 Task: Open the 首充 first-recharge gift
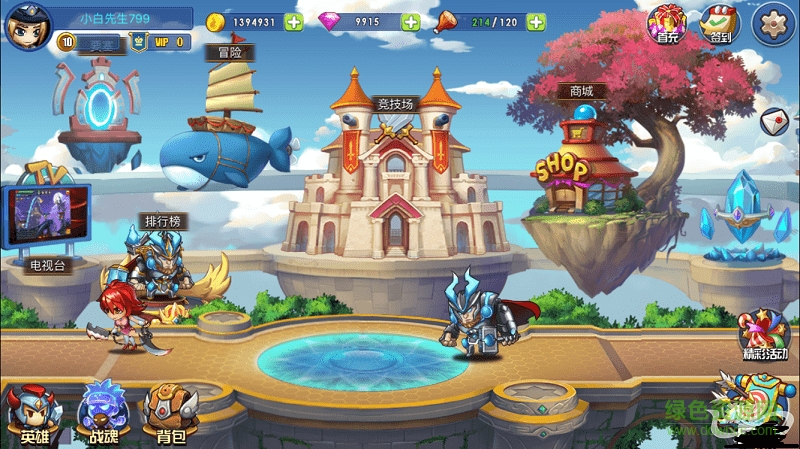pyautogui.click(x=667, y=23)
